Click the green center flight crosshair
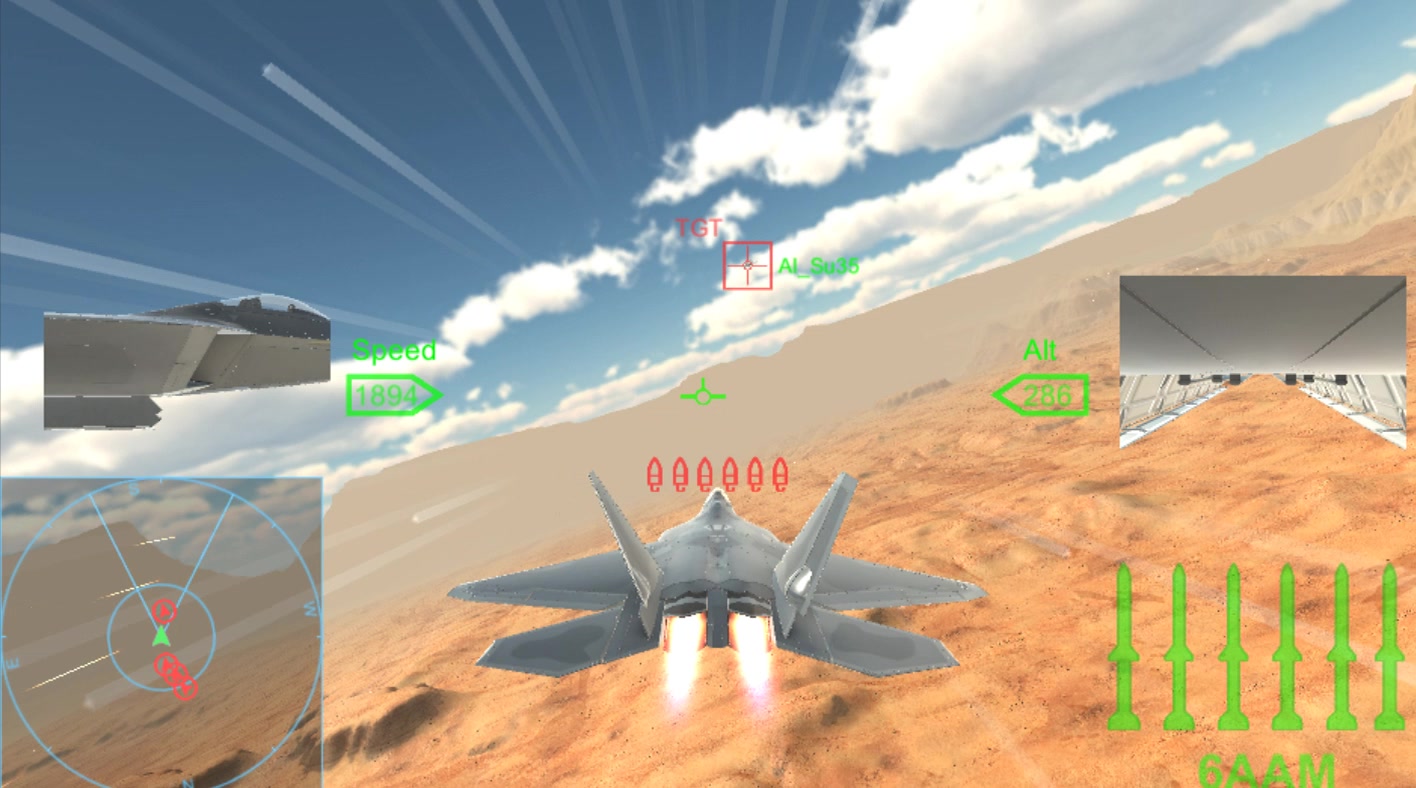 [703, 396]
